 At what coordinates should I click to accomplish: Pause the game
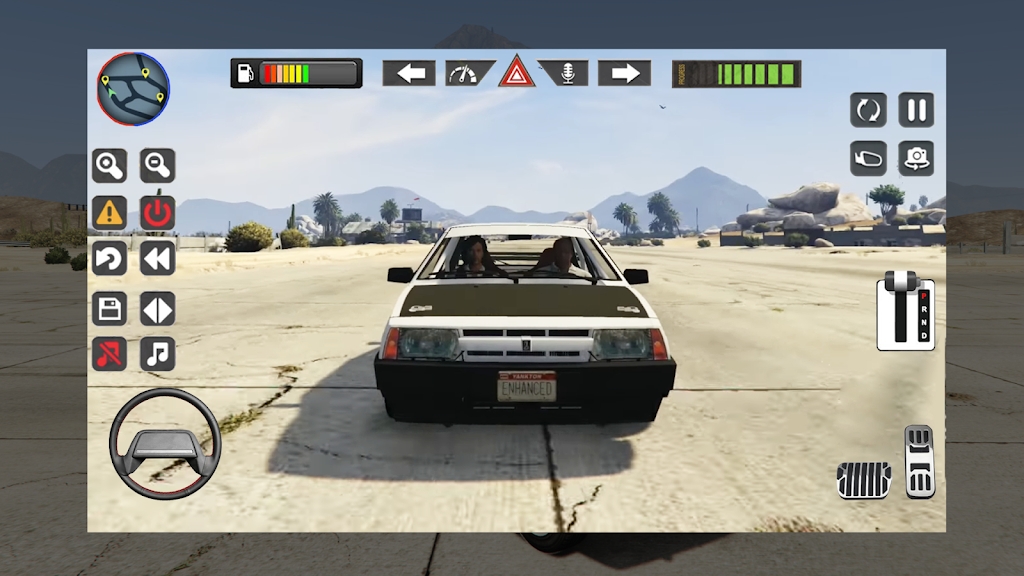click(916, 110)
